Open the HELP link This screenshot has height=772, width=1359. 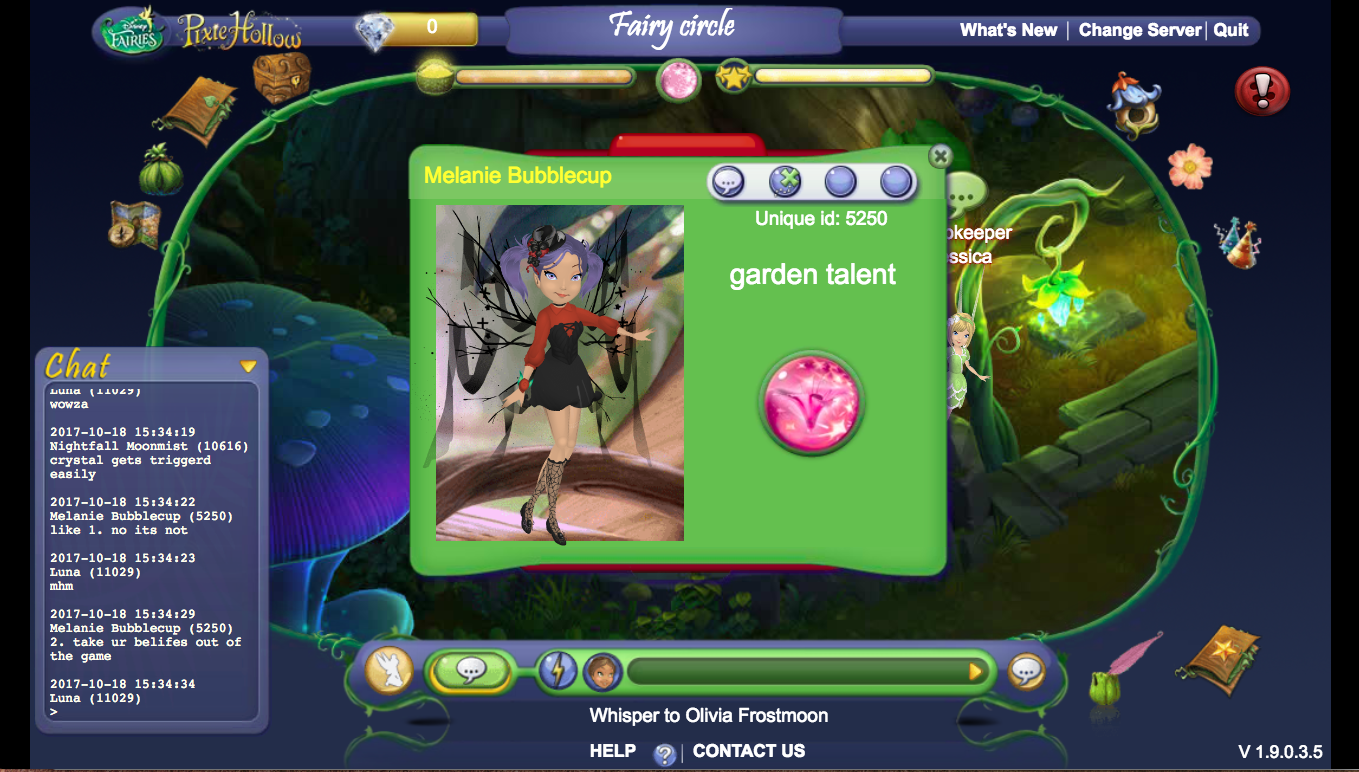click(612, 751)
